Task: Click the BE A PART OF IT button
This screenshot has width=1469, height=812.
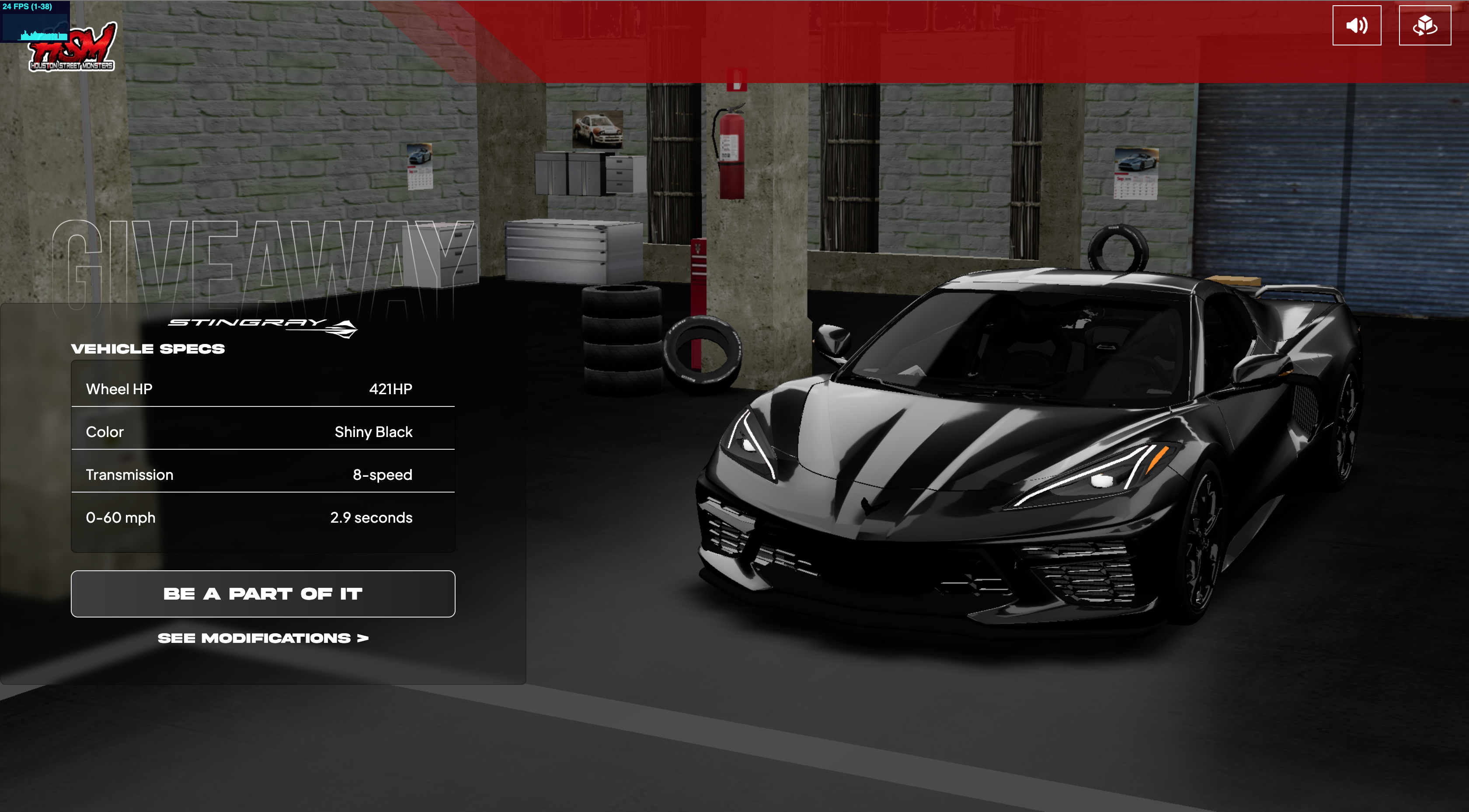Action: tap(263, 593)
